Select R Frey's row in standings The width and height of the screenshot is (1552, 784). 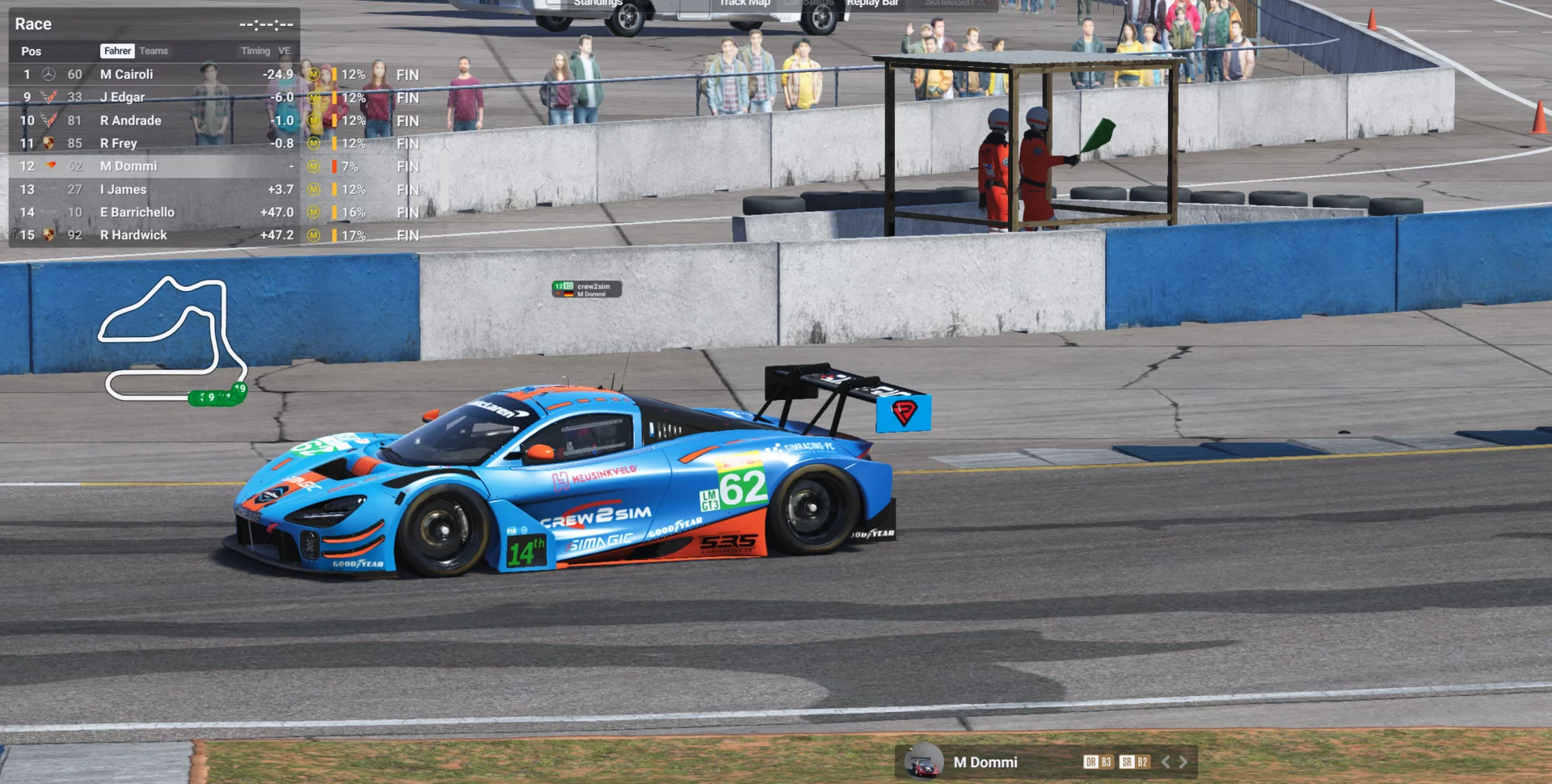pyautogui.click(x=119, y=143)
